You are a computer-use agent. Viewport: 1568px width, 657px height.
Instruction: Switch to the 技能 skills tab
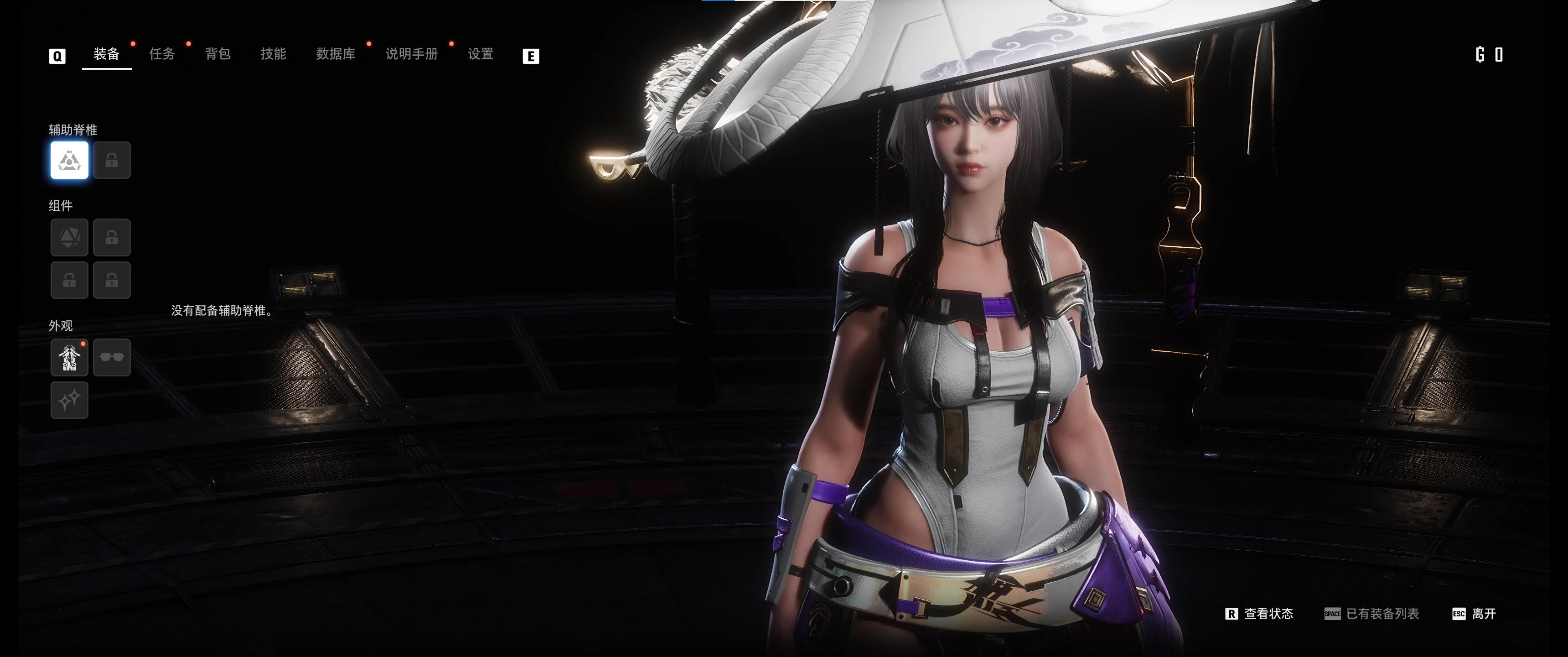click(x=273, y=54)
